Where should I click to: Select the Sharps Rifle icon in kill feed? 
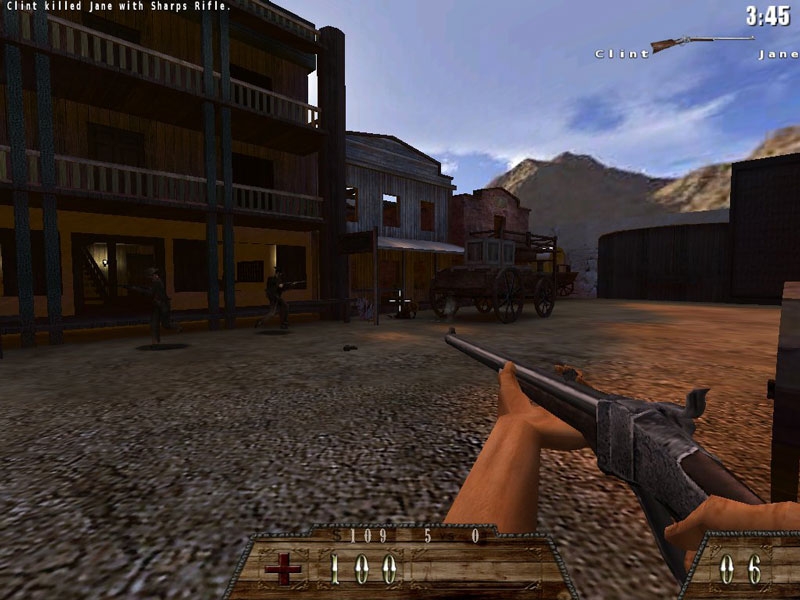[701, 43]
